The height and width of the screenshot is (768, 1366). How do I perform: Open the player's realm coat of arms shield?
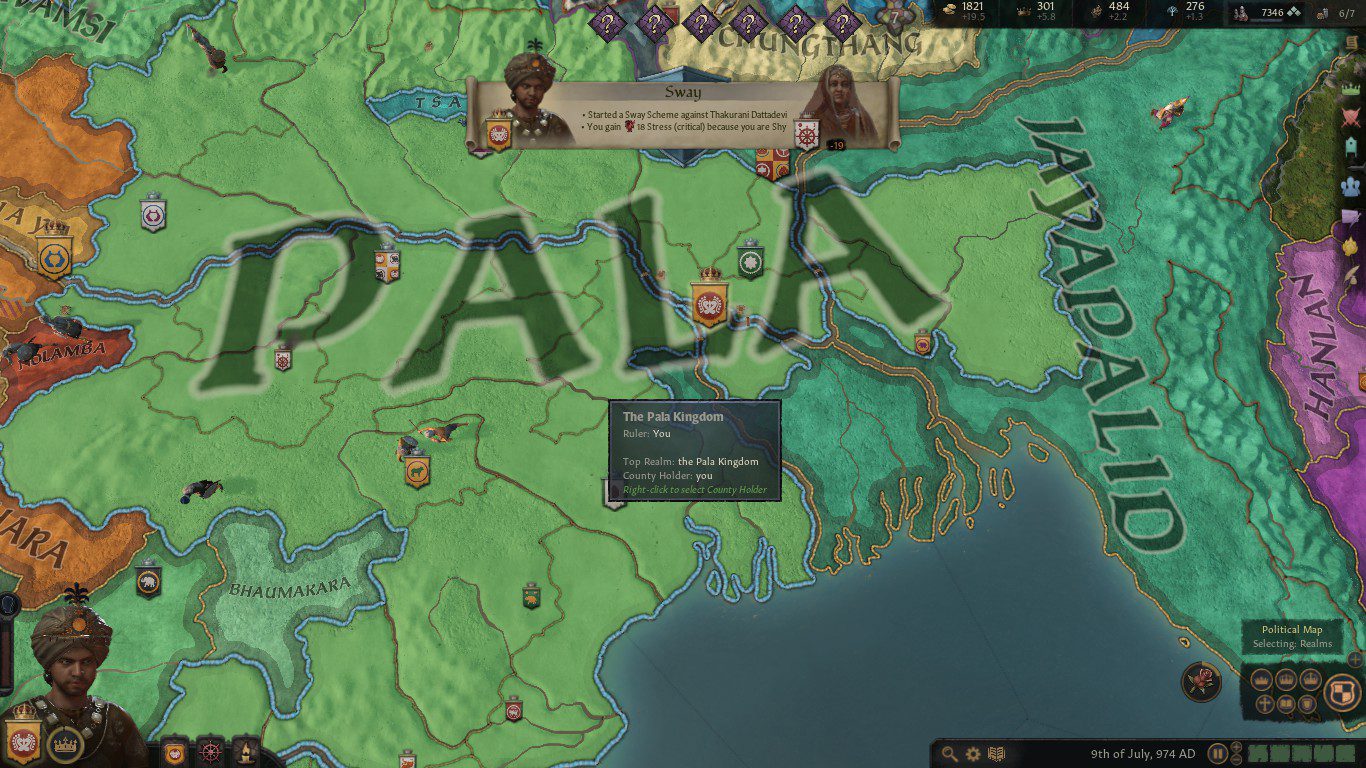22,738
